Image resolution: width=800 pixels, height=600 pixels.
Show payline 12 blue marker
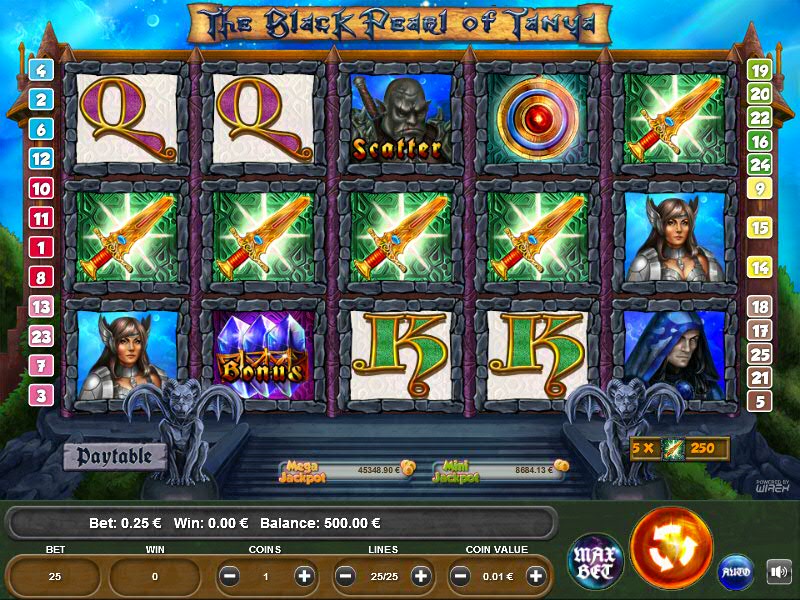[41, 158]
